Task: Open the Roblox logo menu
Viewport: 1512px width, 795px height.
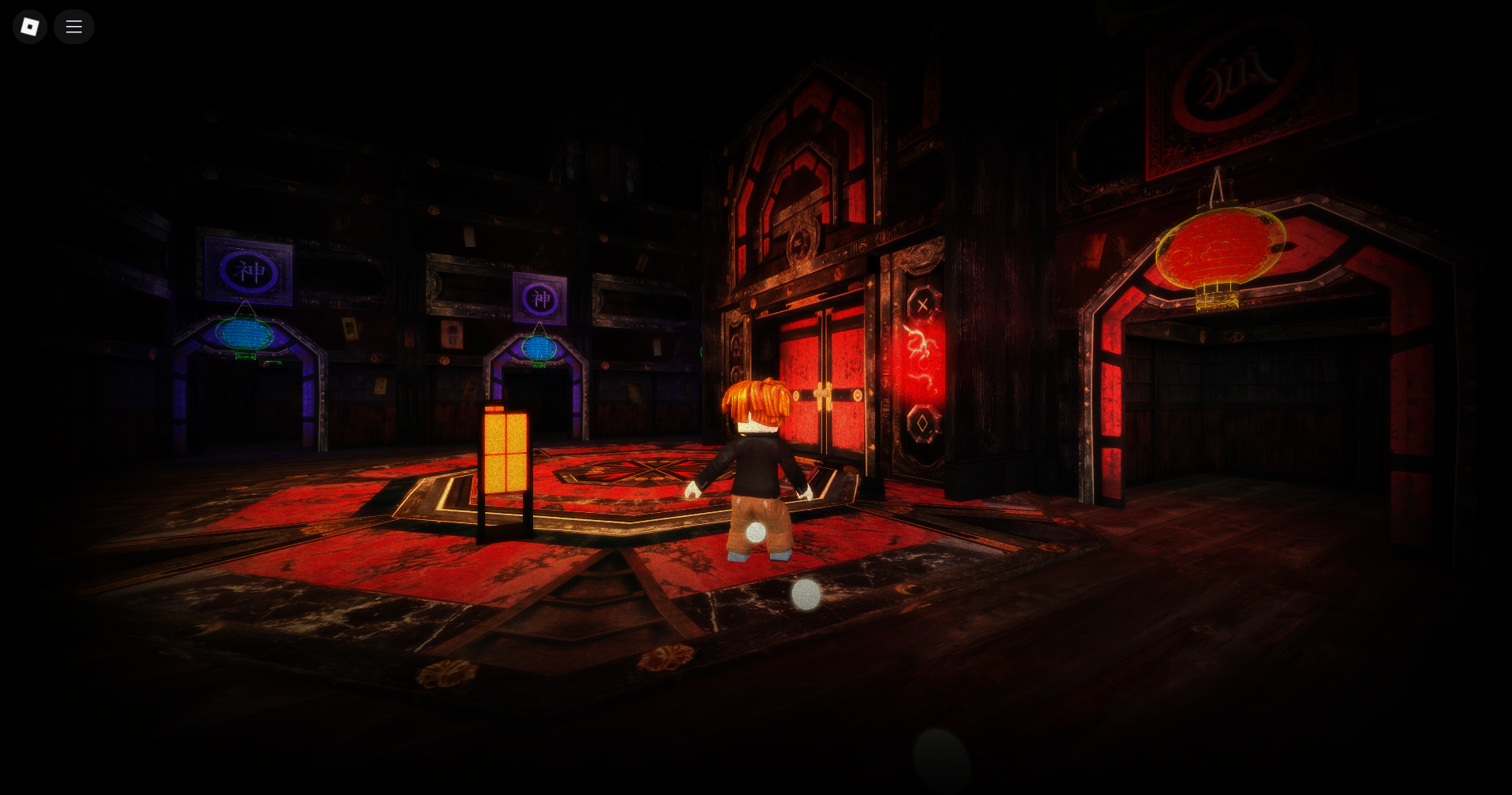Action: [x=30, y=27]
